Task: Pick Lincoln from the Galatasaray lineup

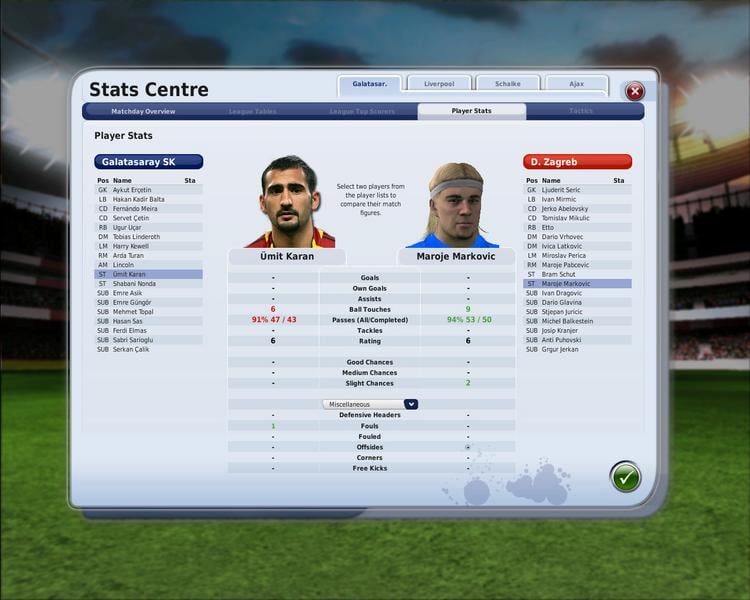Action: click(x=123, y=264)
